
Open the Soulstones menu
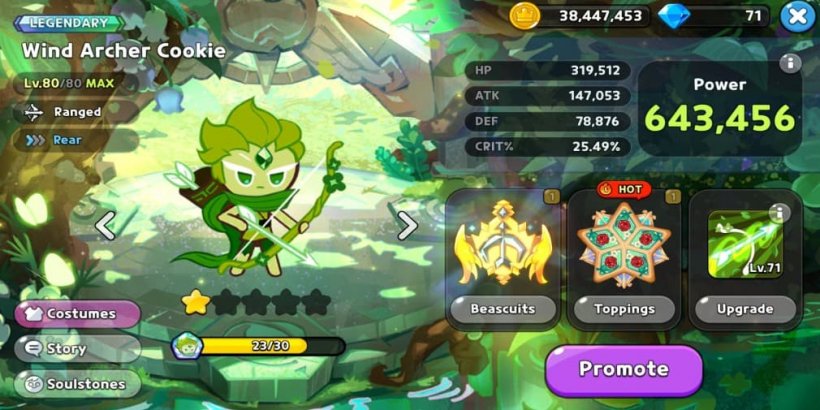click(x=78, y=384)
